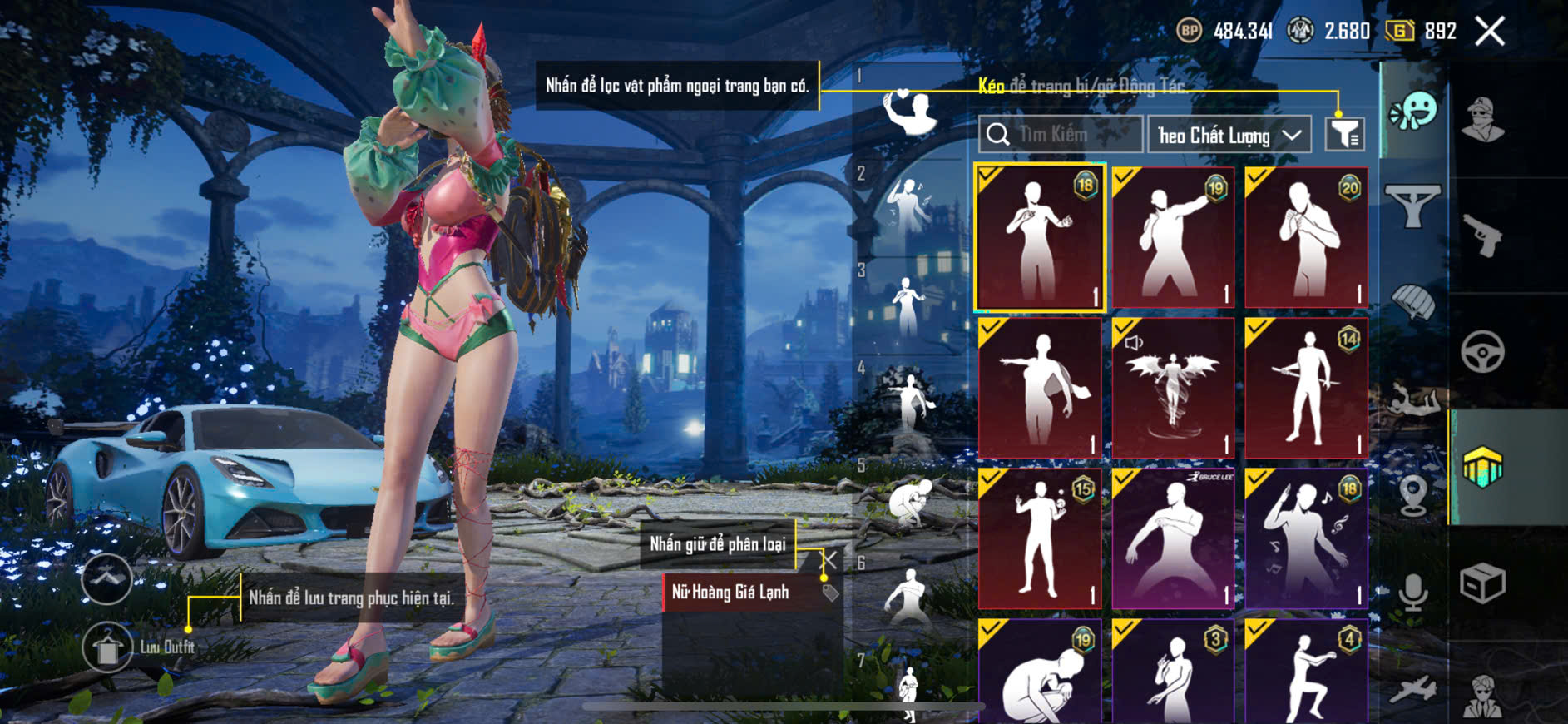Switch to the shirt clothing tab
The width and height of the screenshot is (1568, 724).
pos(1413,205)
